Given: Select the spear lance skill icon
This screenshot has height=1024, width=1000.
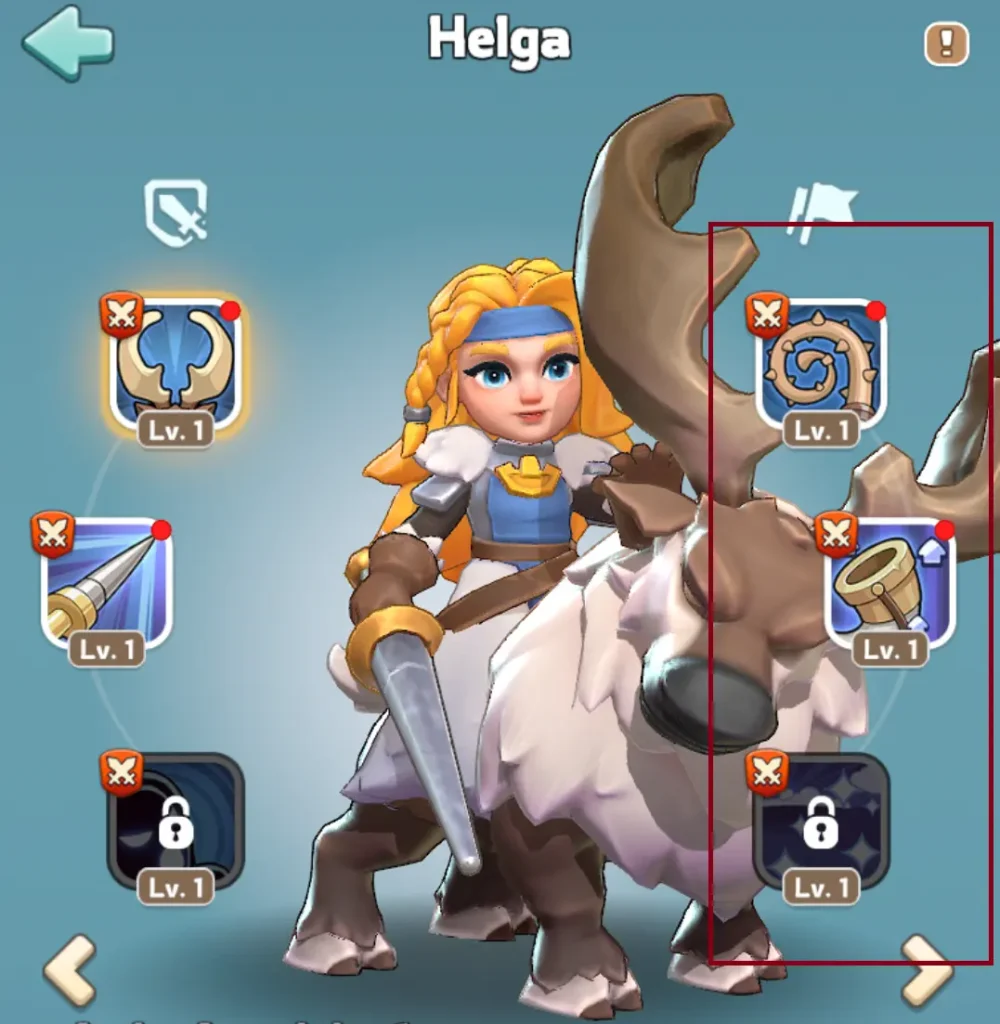Looking at the screenshot, I should coord(107,585).
